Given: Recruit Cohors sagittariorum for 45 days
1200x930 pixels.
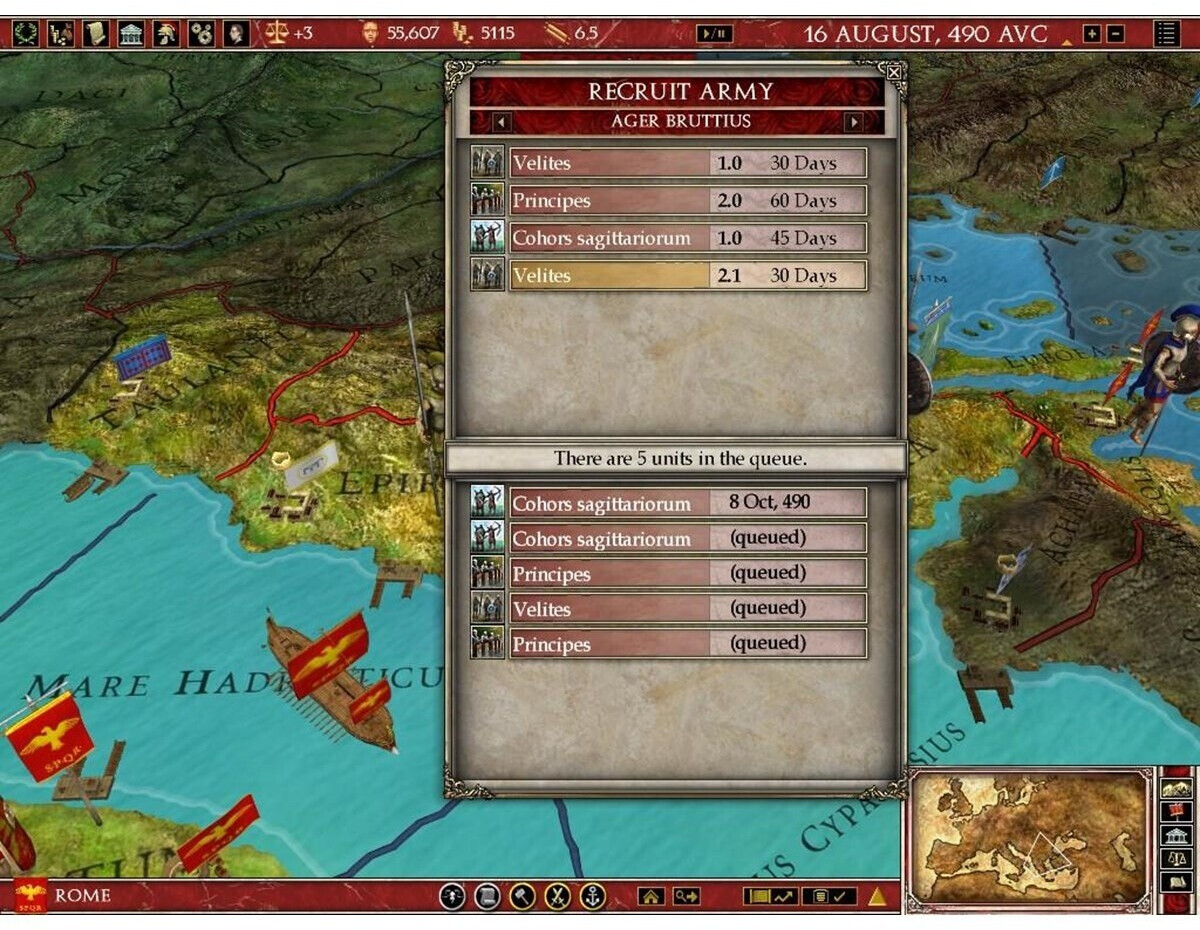Looking at the screenshot, I should [x=688, y=238].
